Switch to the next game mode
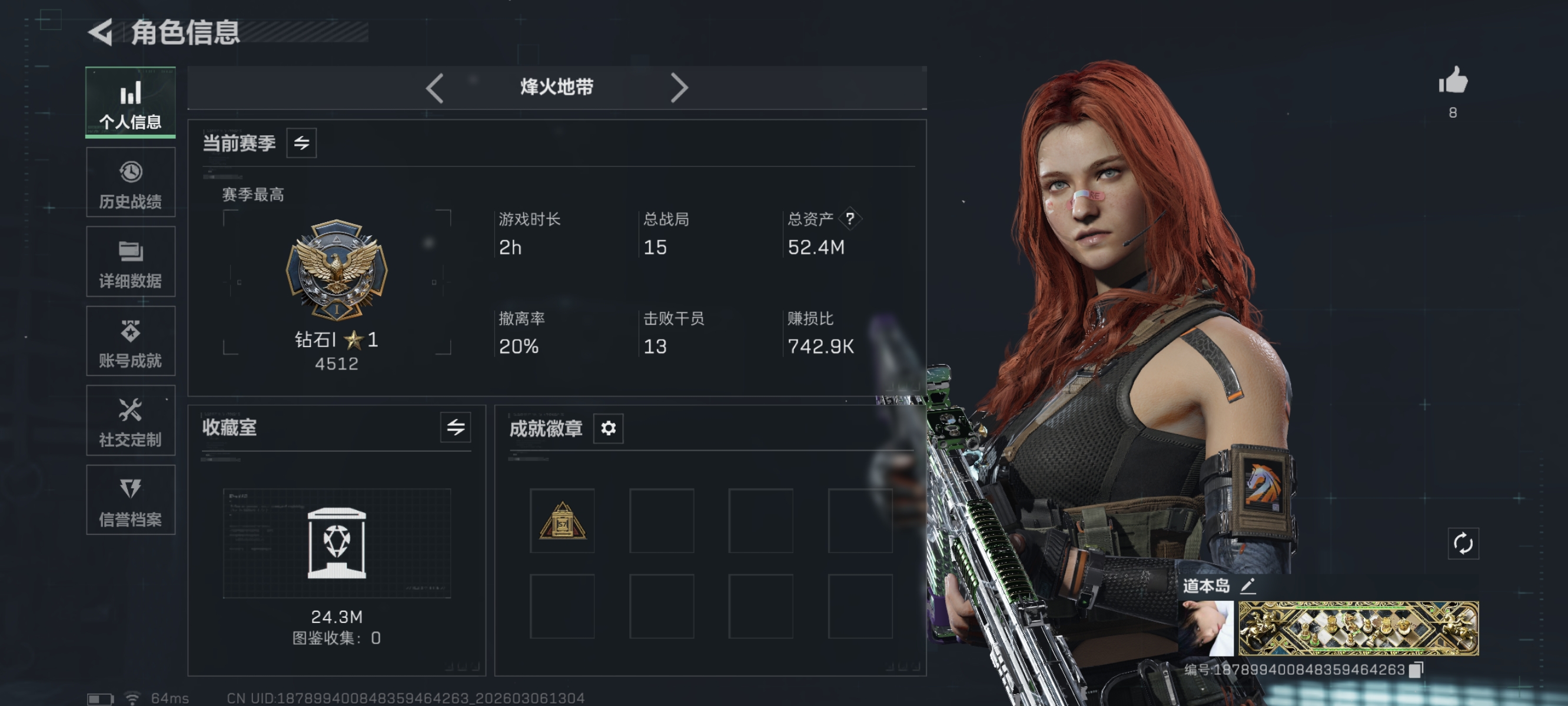This screenshot has height=706, width=1568. click(679, 88)
